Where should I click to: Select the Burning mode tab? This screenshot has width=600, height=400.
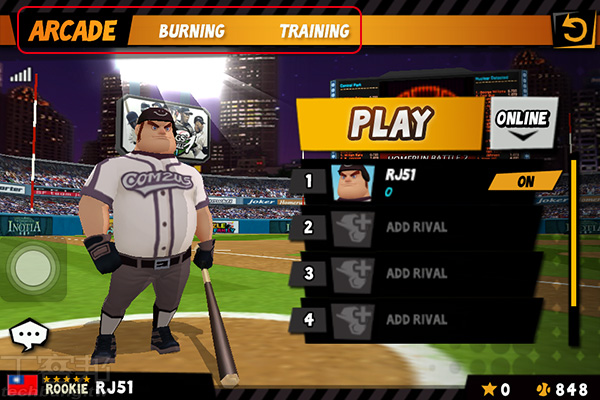pos(191,31)
